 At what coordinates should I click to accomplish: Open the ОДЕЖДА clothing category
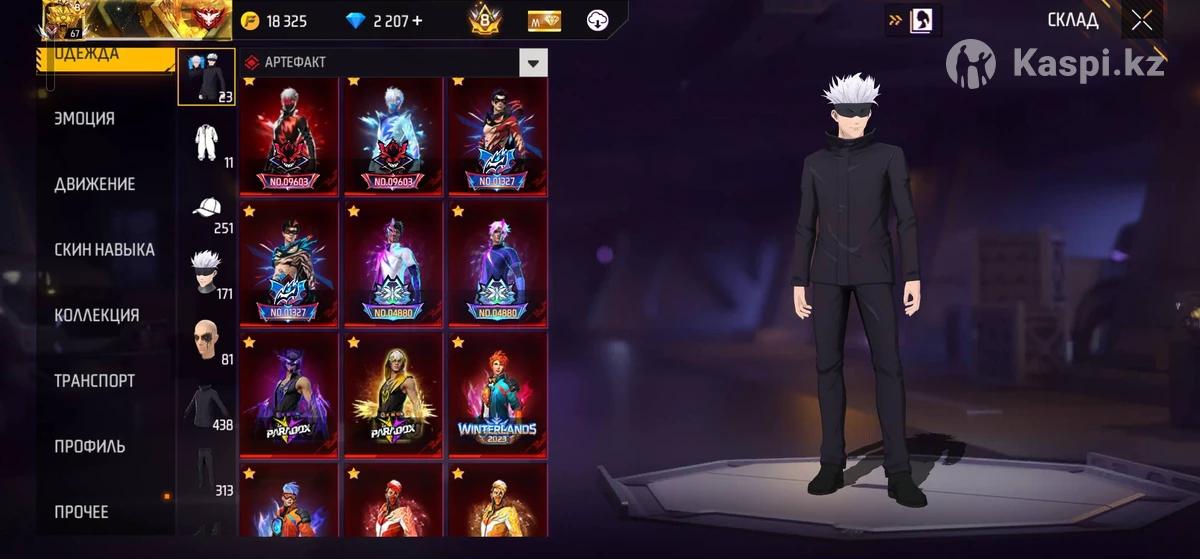(x=100, y=56)
